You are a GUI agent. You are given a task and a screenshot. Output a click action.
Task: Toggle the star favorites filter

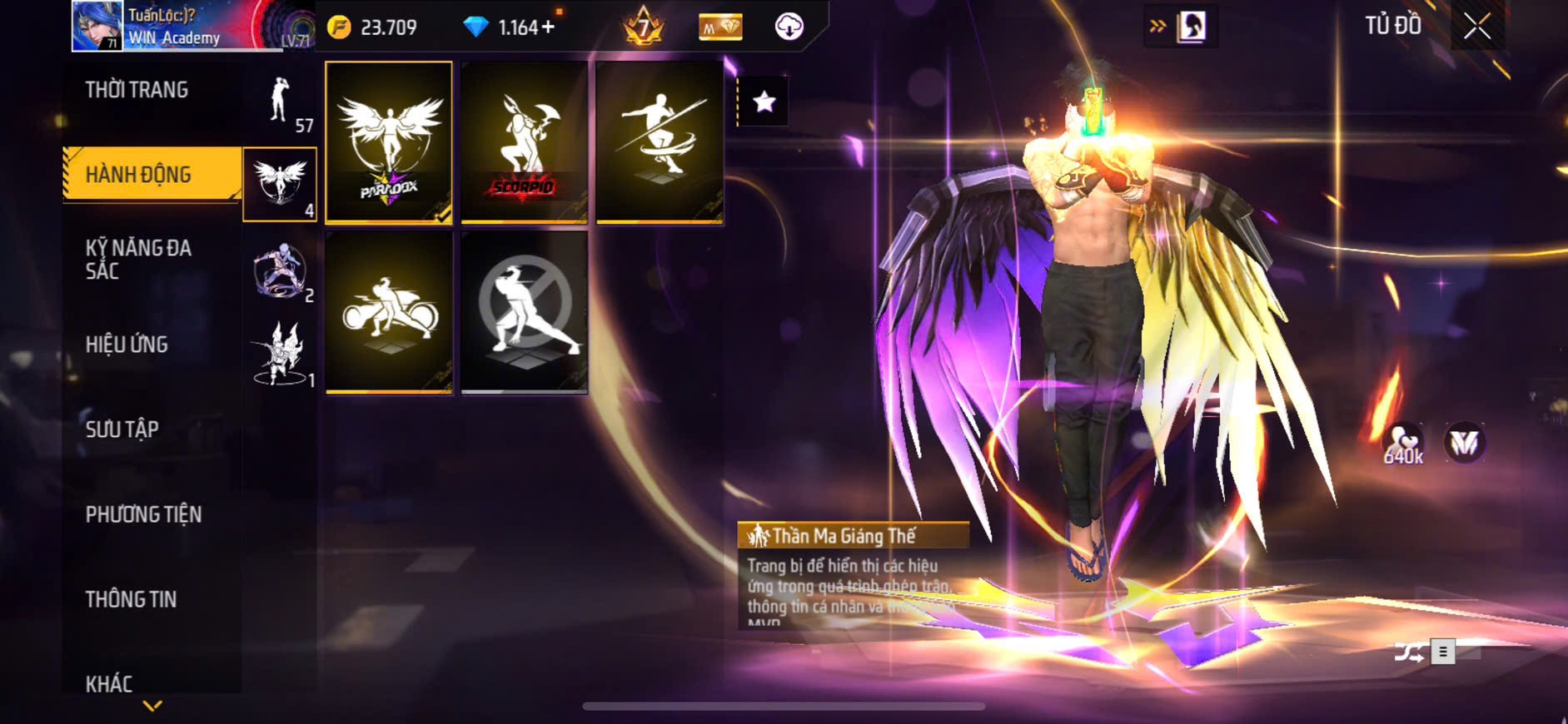[x=764, y=102]
